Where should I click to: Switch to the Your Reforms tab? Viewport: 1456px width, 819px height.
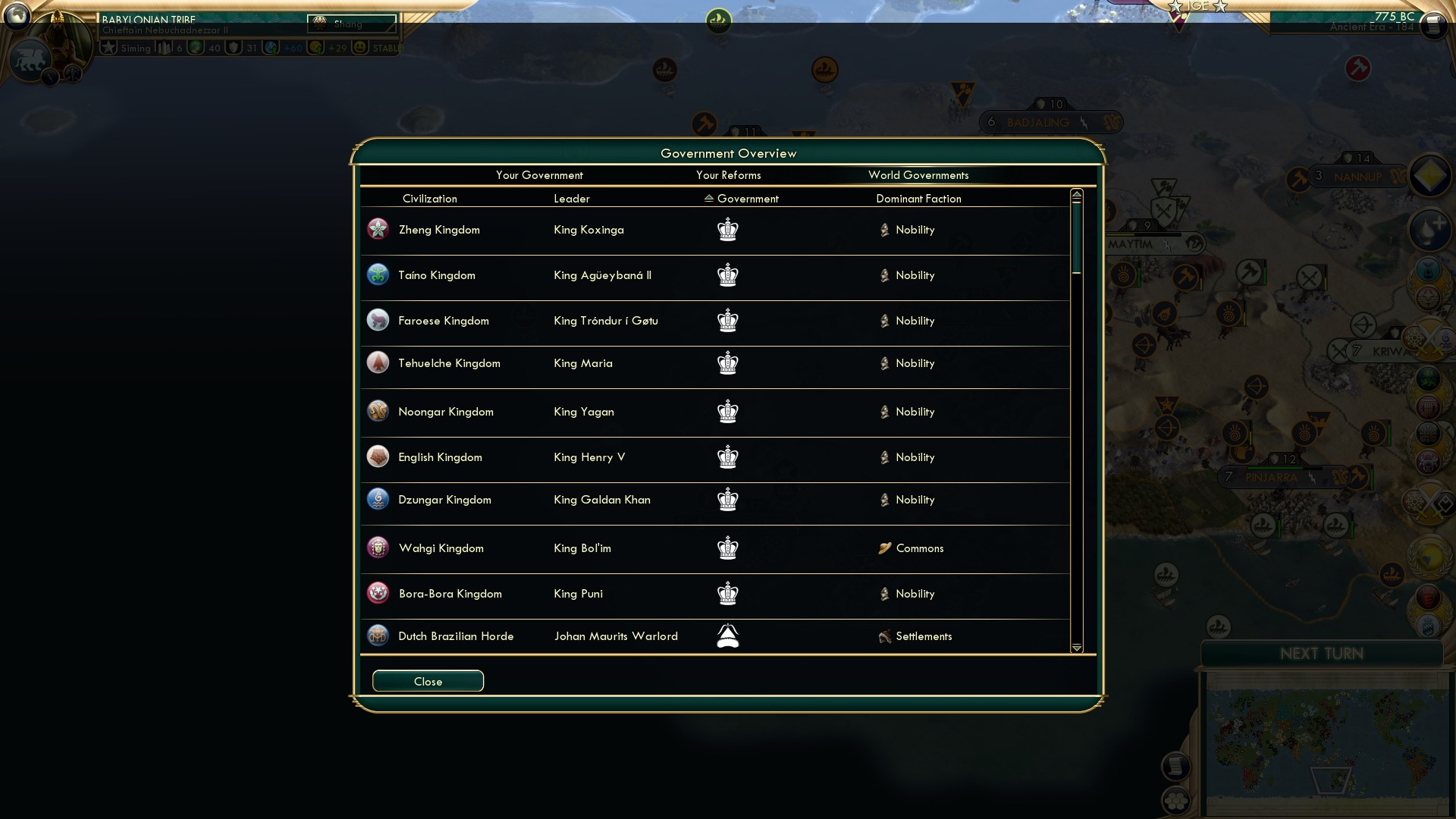pyautogui.click(x=729, y=175)
